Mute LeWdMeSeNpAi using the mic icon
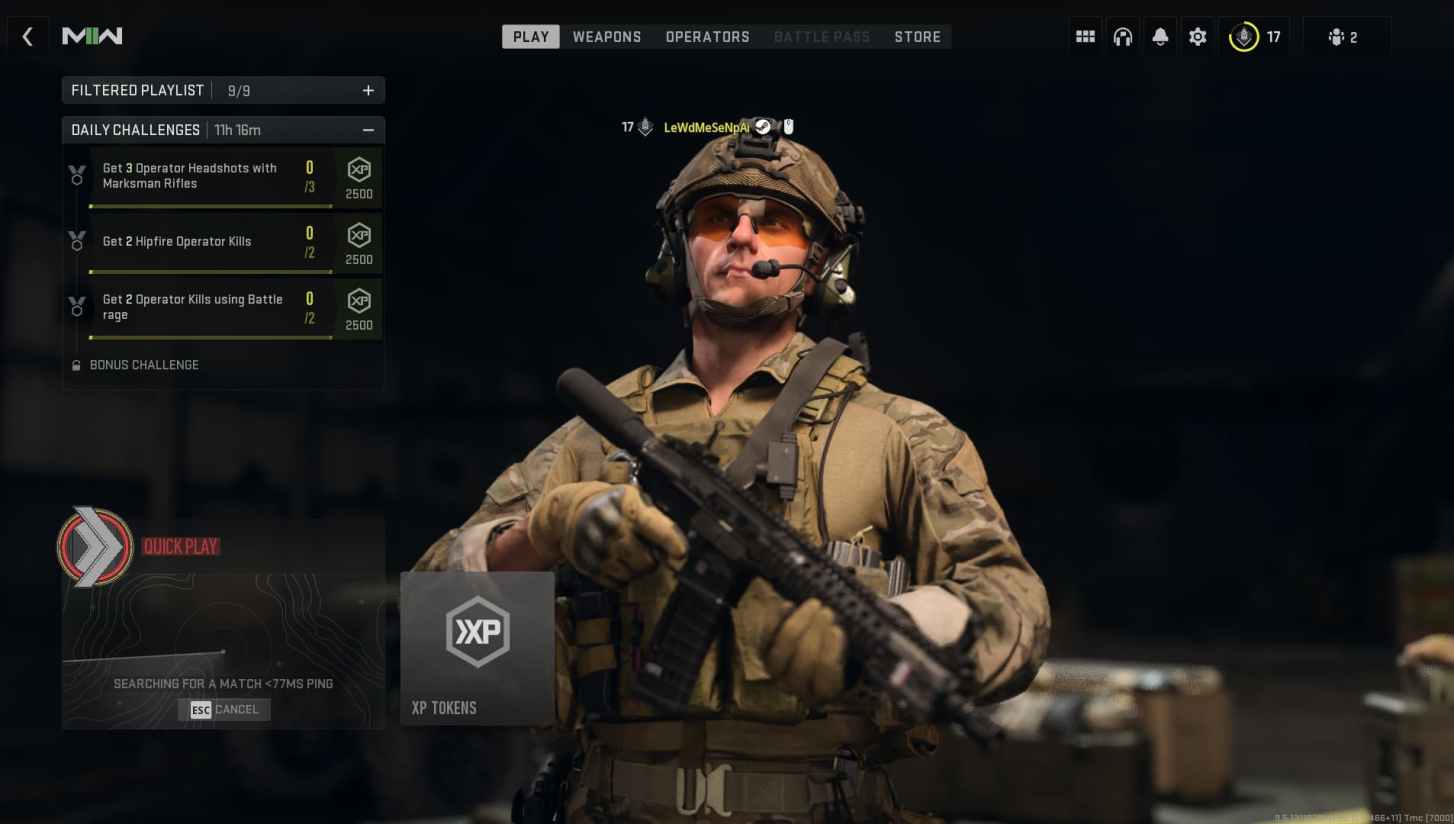The width and height of the screenshot is (1454, 824). pyautogui.click(x=789, y=126)
